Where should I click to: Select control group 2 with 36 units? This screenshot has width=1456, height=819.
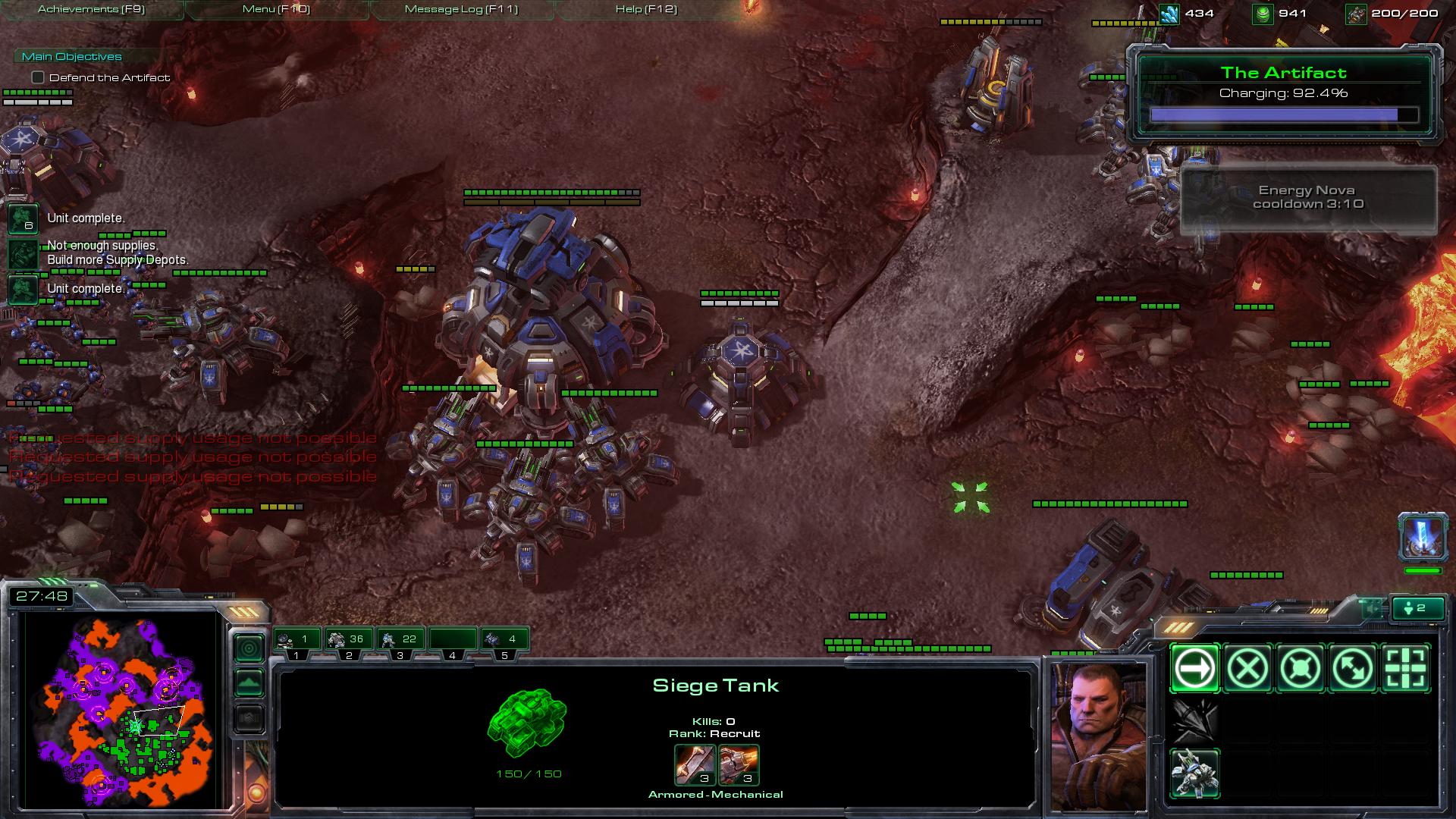point(349,641)
